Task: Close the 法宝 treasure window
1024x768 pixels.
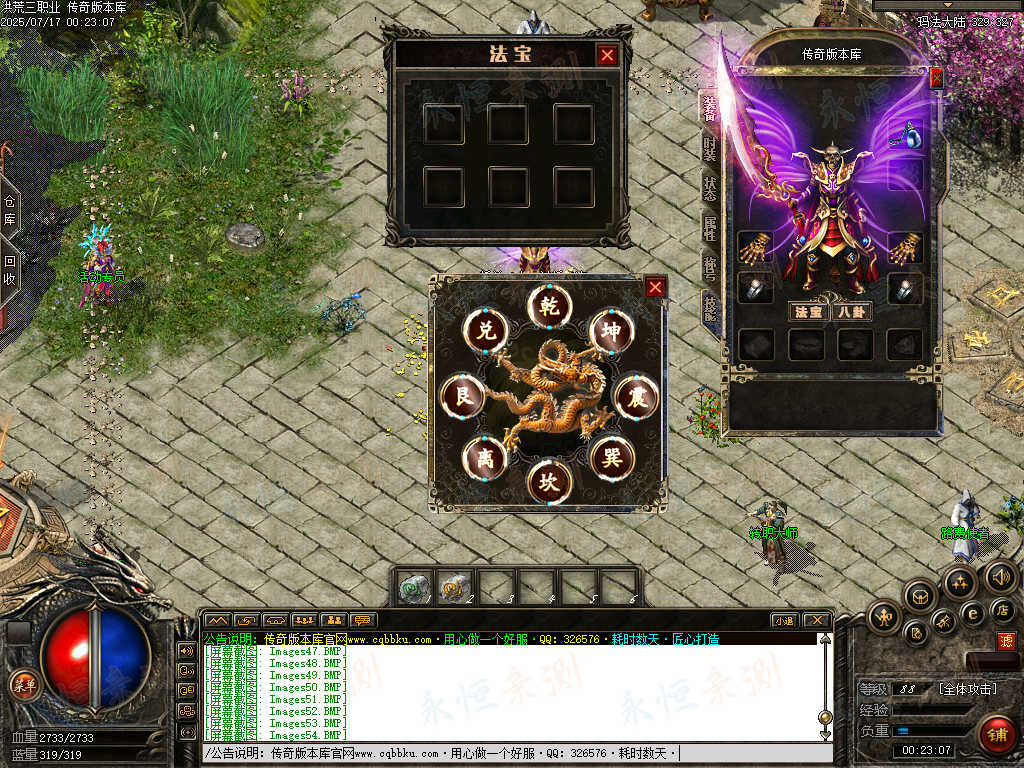Action: click(607, 55)
